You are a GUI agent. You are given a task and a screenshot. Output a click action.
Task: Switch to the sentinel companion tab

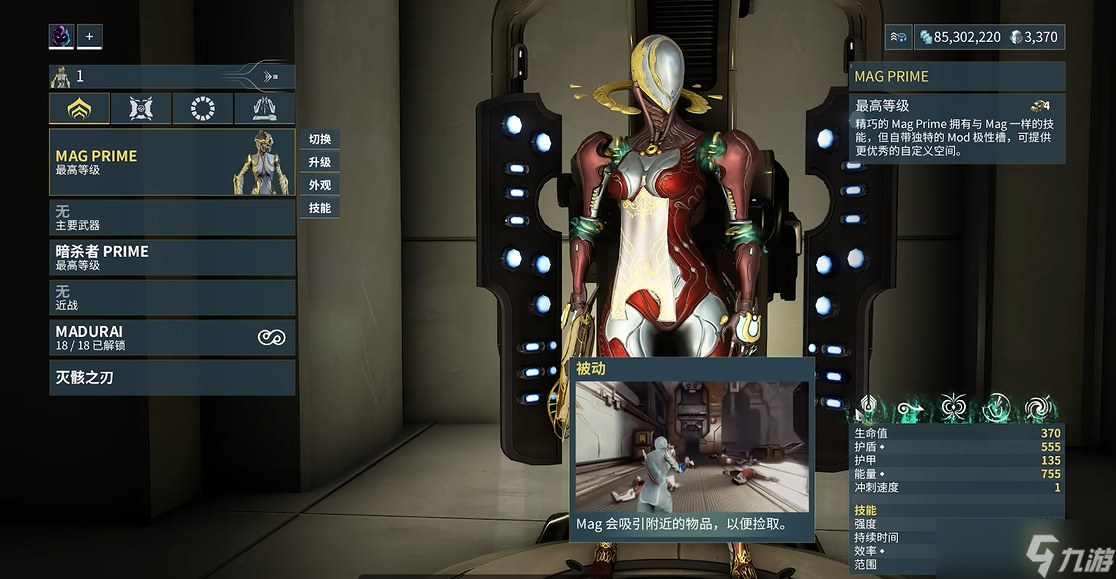point(141,109)
